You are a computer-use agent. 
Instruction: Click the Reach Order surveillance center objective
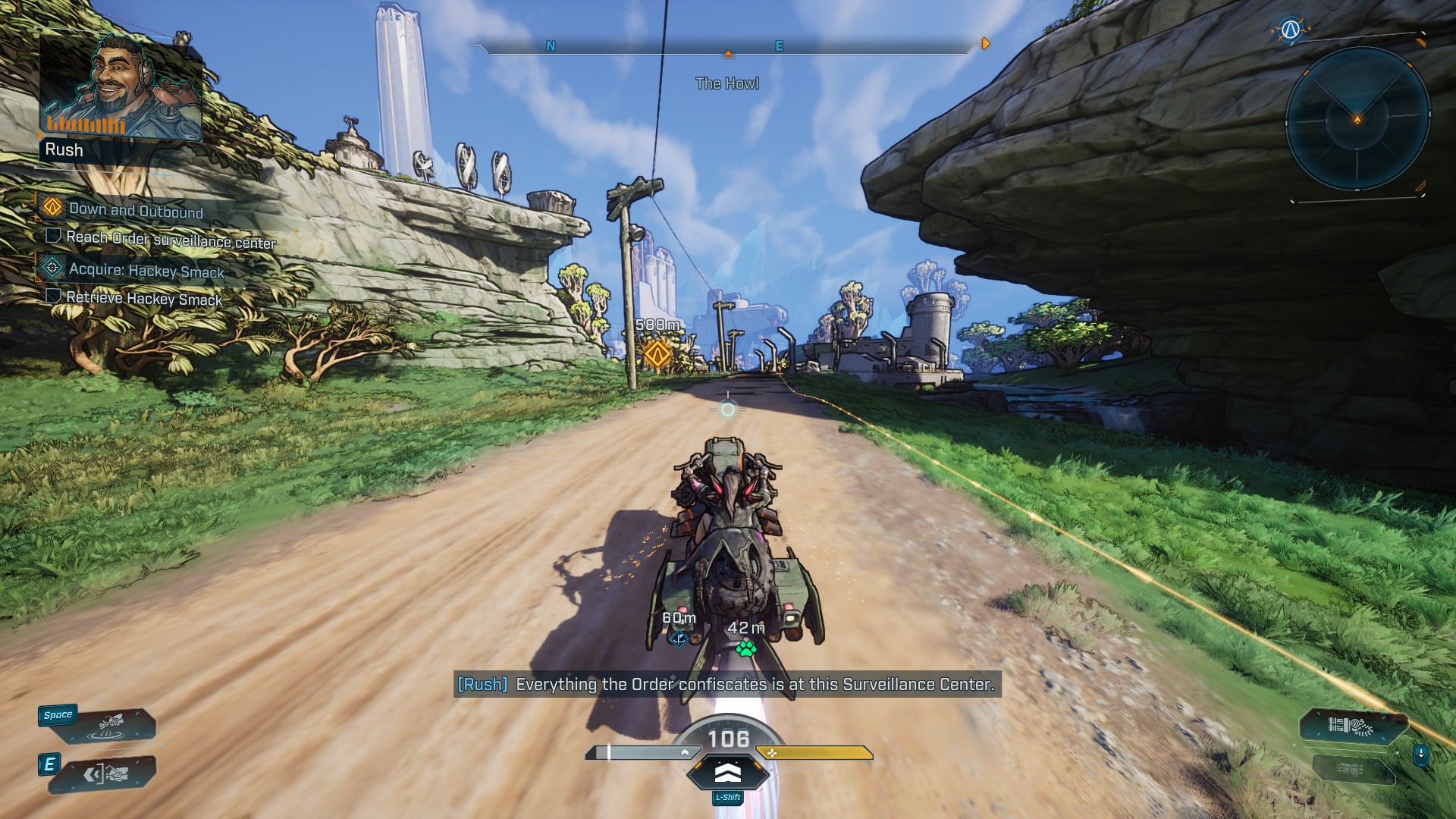pos(171,240)
